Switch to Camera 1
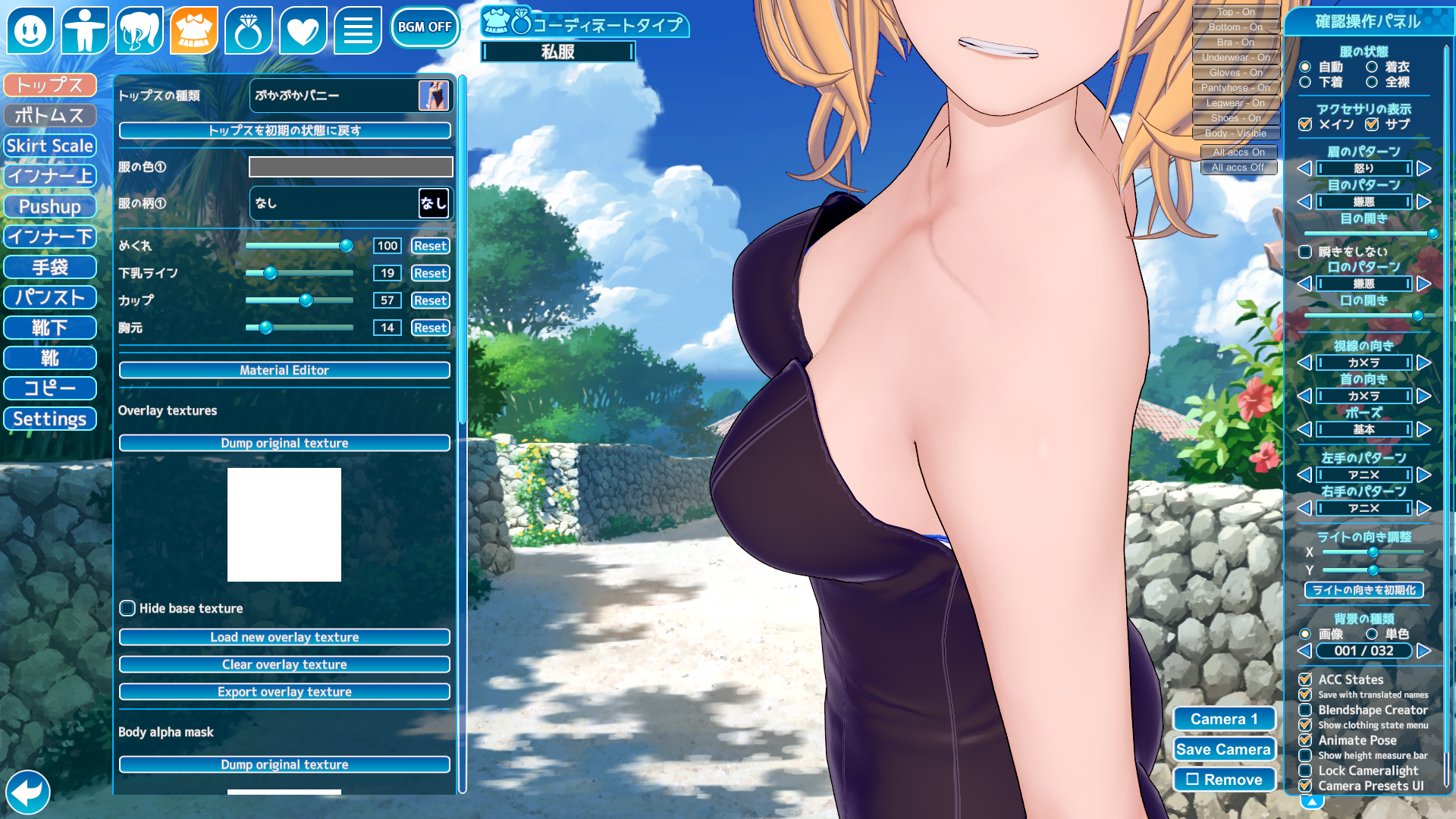1456x819 pixels. point(1223,719)
